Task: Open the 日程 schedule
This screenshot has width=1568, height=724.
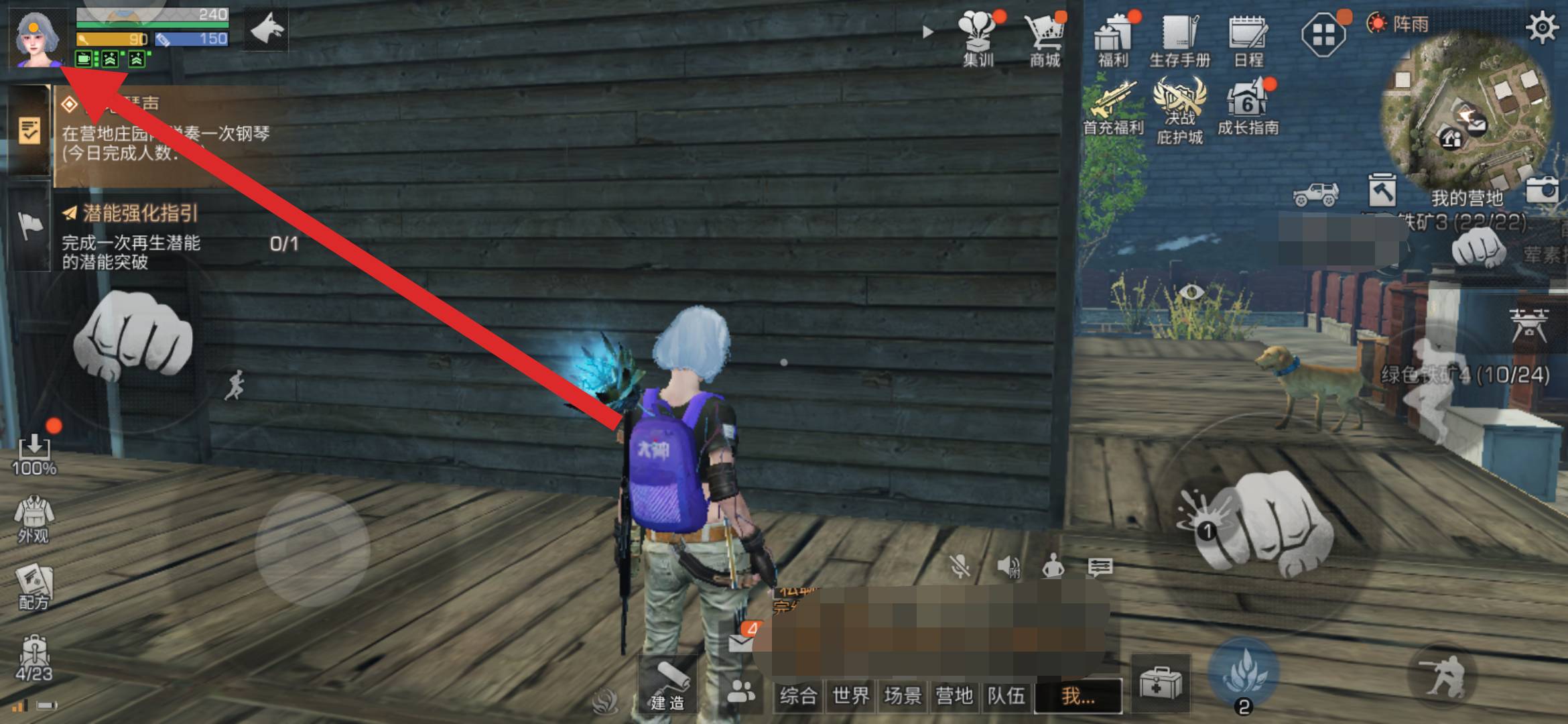Action: (1248, 39)
